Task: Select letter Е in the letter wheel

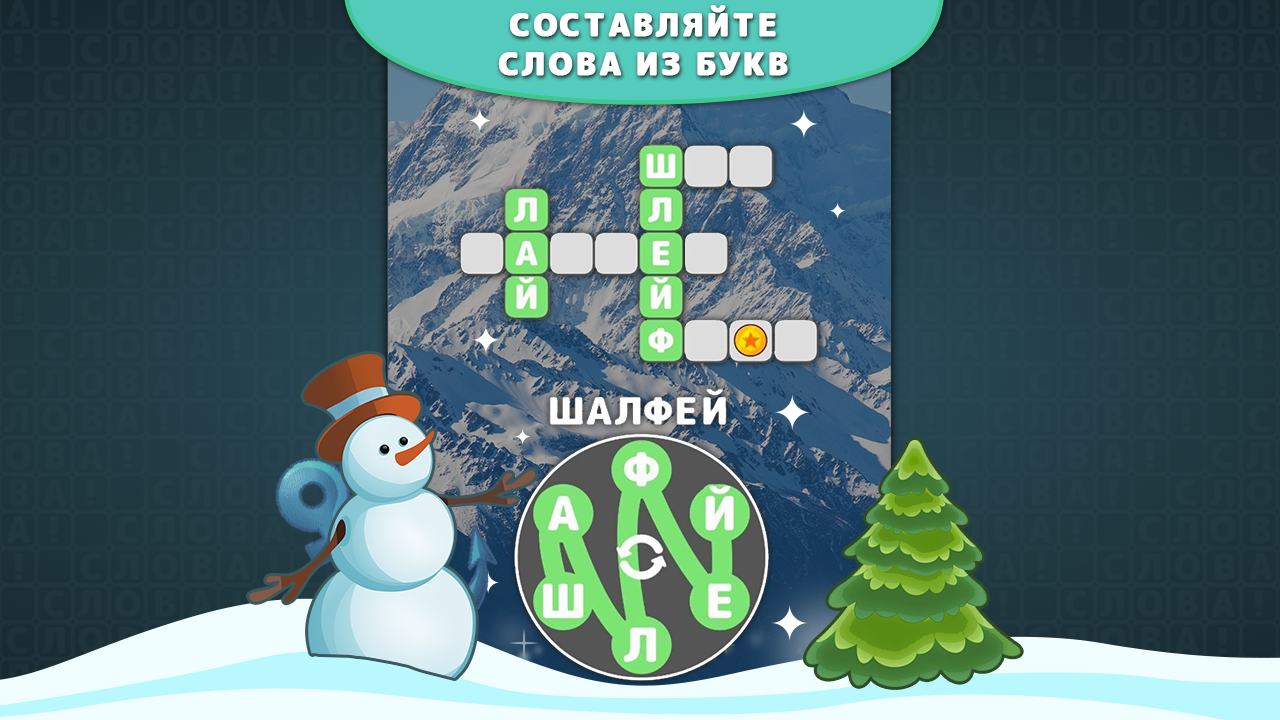Action: (x=719, y=599)
